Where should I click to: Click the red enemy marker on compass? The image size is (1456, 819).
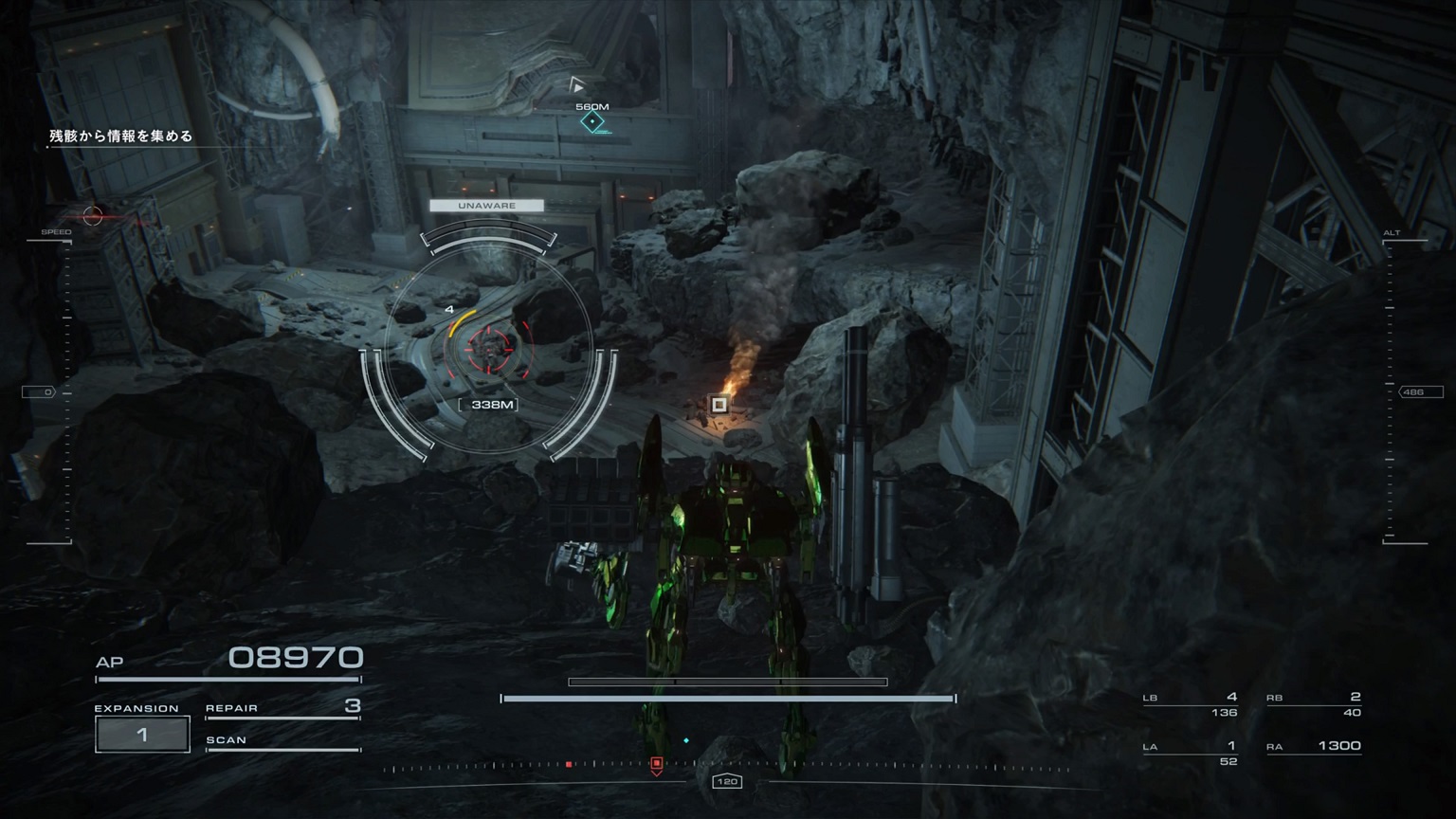[x=656, y=763]
